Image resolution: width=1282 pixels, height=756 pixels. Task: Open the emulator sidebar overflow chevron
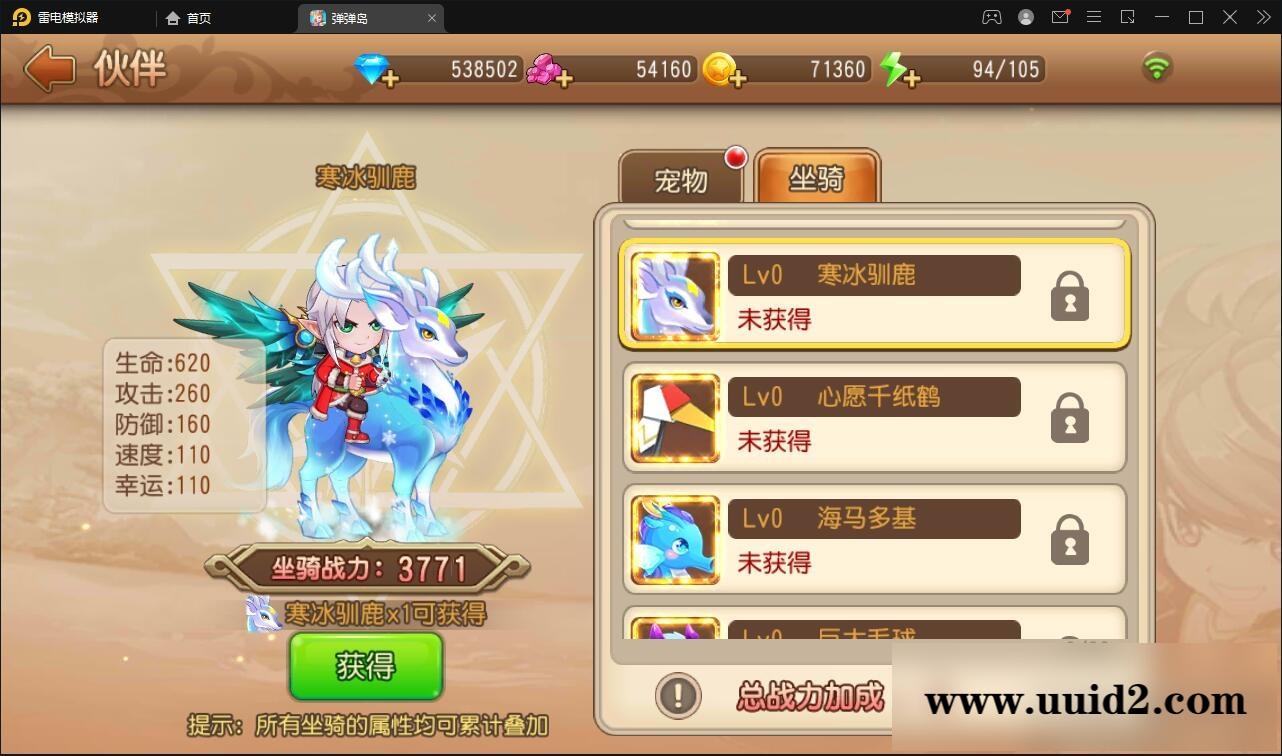pos(1262,17)
